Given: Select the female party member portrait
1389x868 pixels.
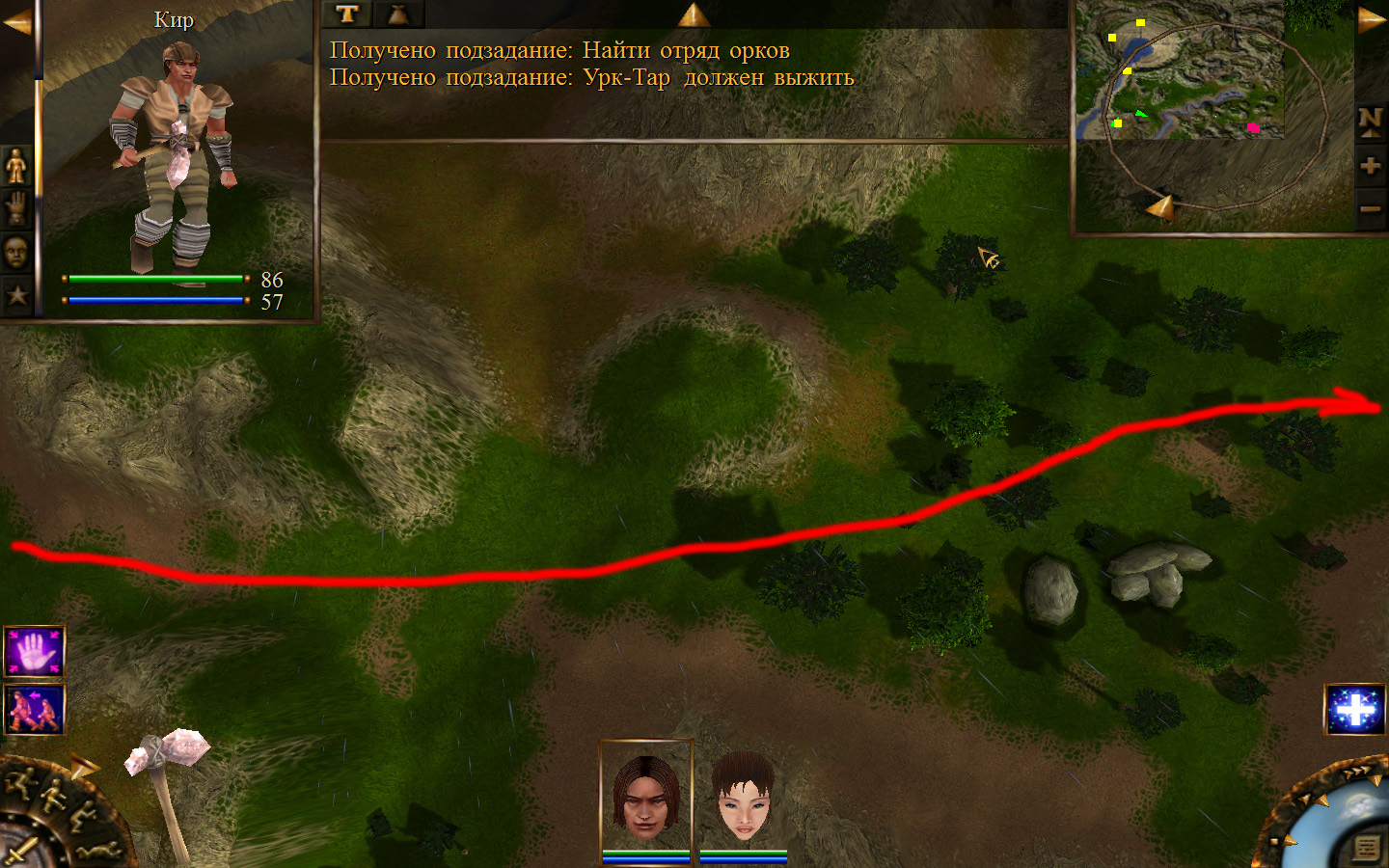Looking at the screenshot, I should tap(743, 797).
